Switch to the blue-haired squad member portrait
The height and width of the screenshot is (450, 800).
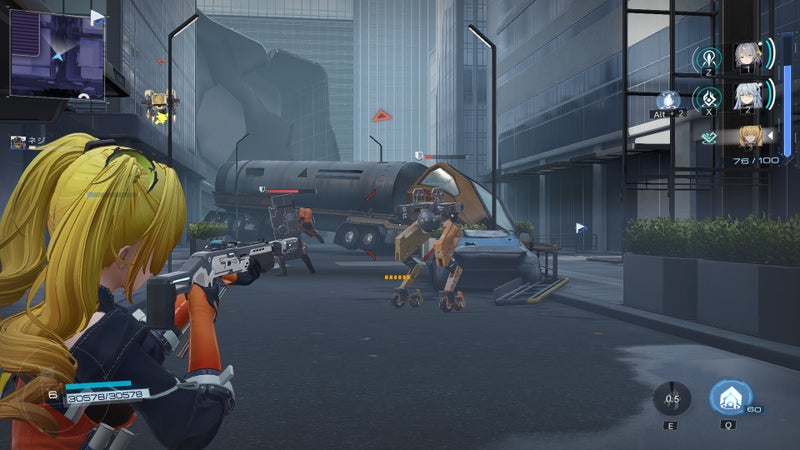(746, 98)
